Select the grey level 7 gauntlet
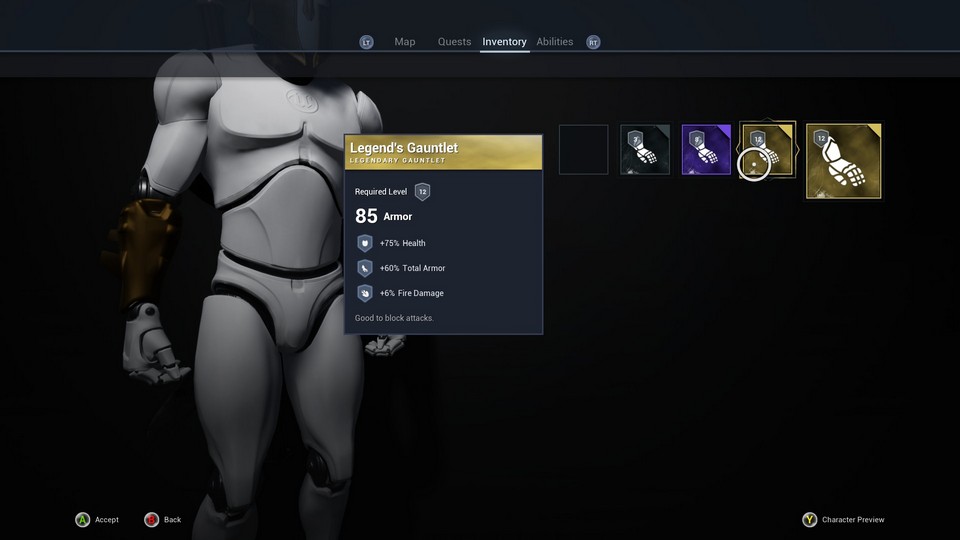 pos(645,150)
